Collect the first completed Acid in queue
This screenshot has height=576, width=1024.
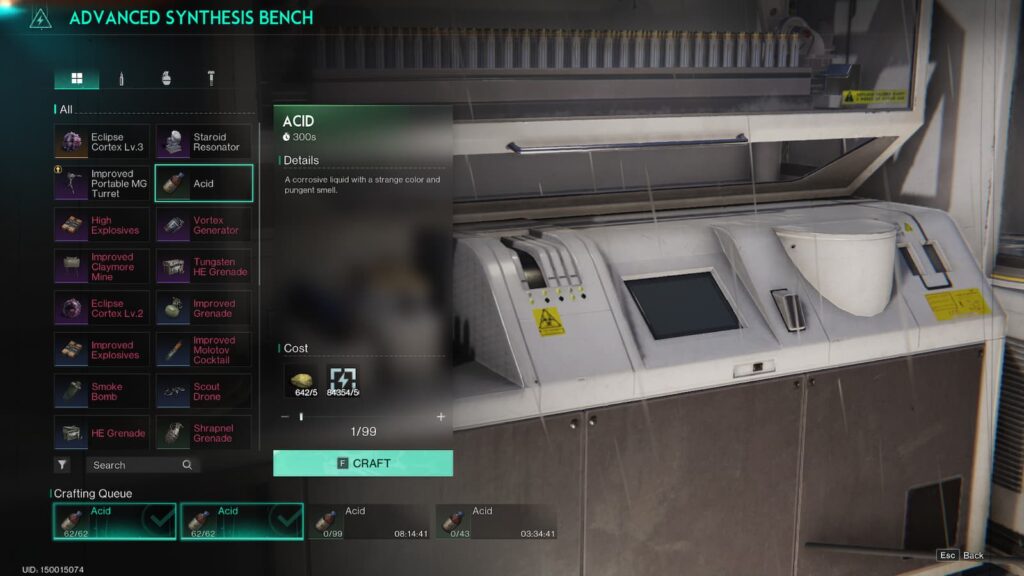click(x=115, y=521)
